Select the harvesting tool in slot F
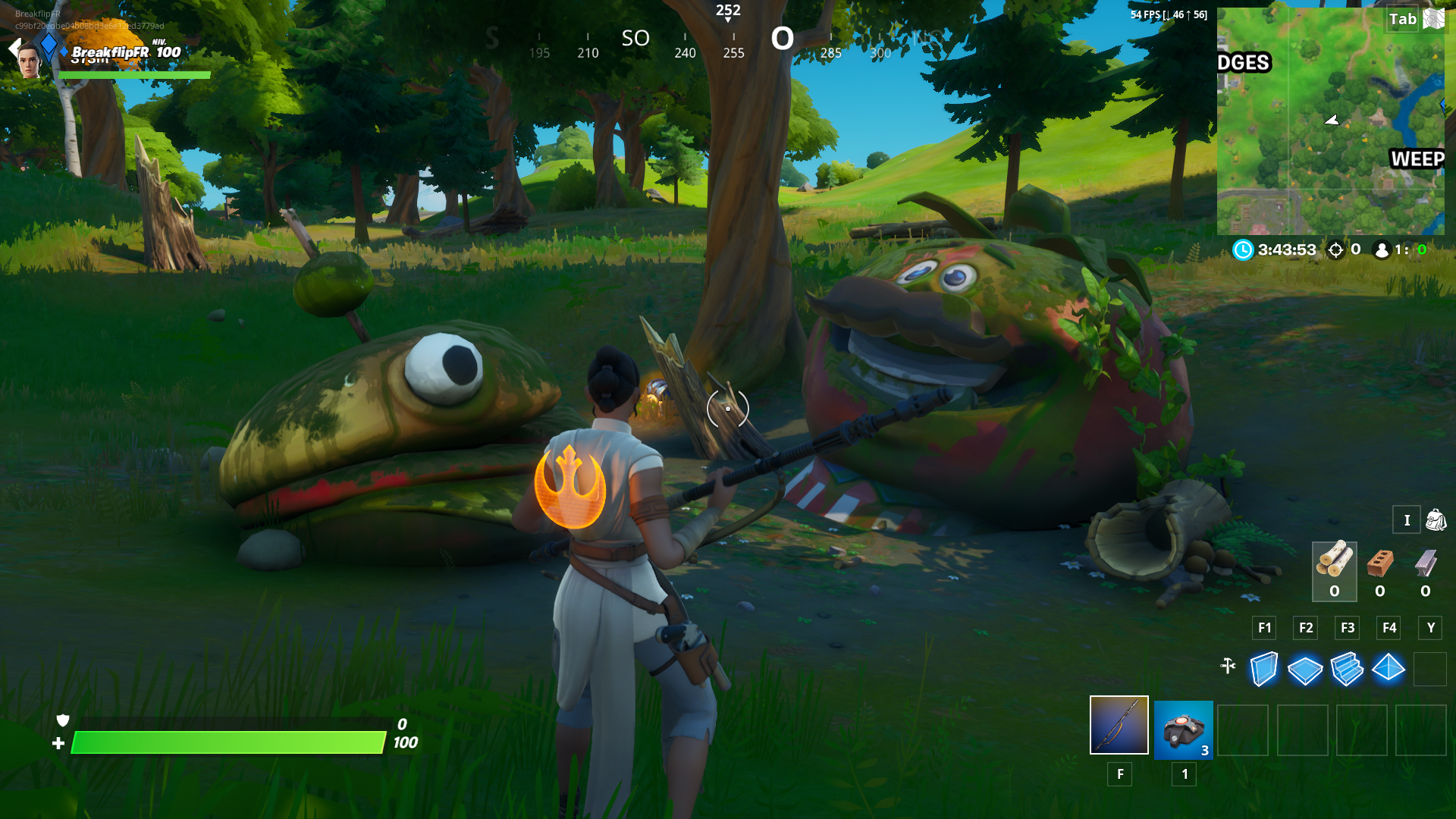The width and height of the screenshot is (1456, 819). 1119,729
